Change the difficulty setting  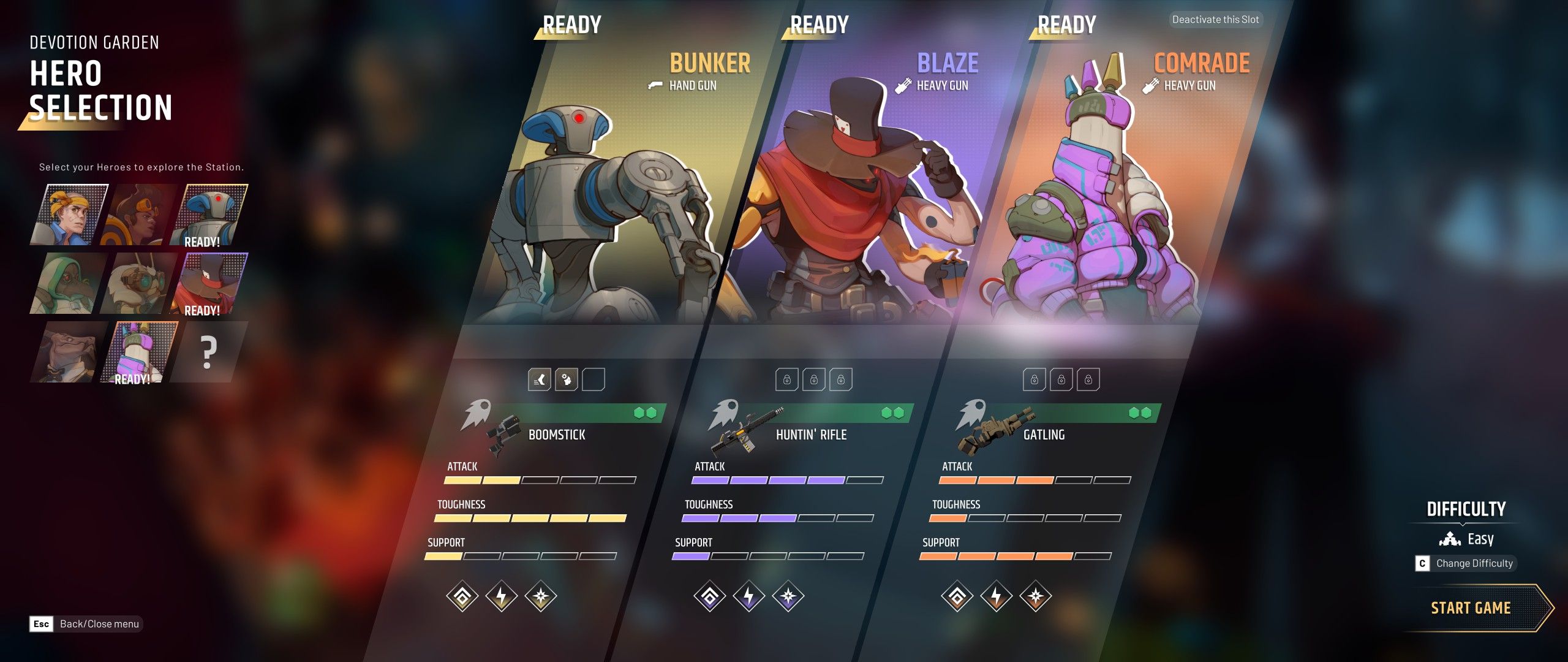pyautogui.click(x=1465, y=563)
